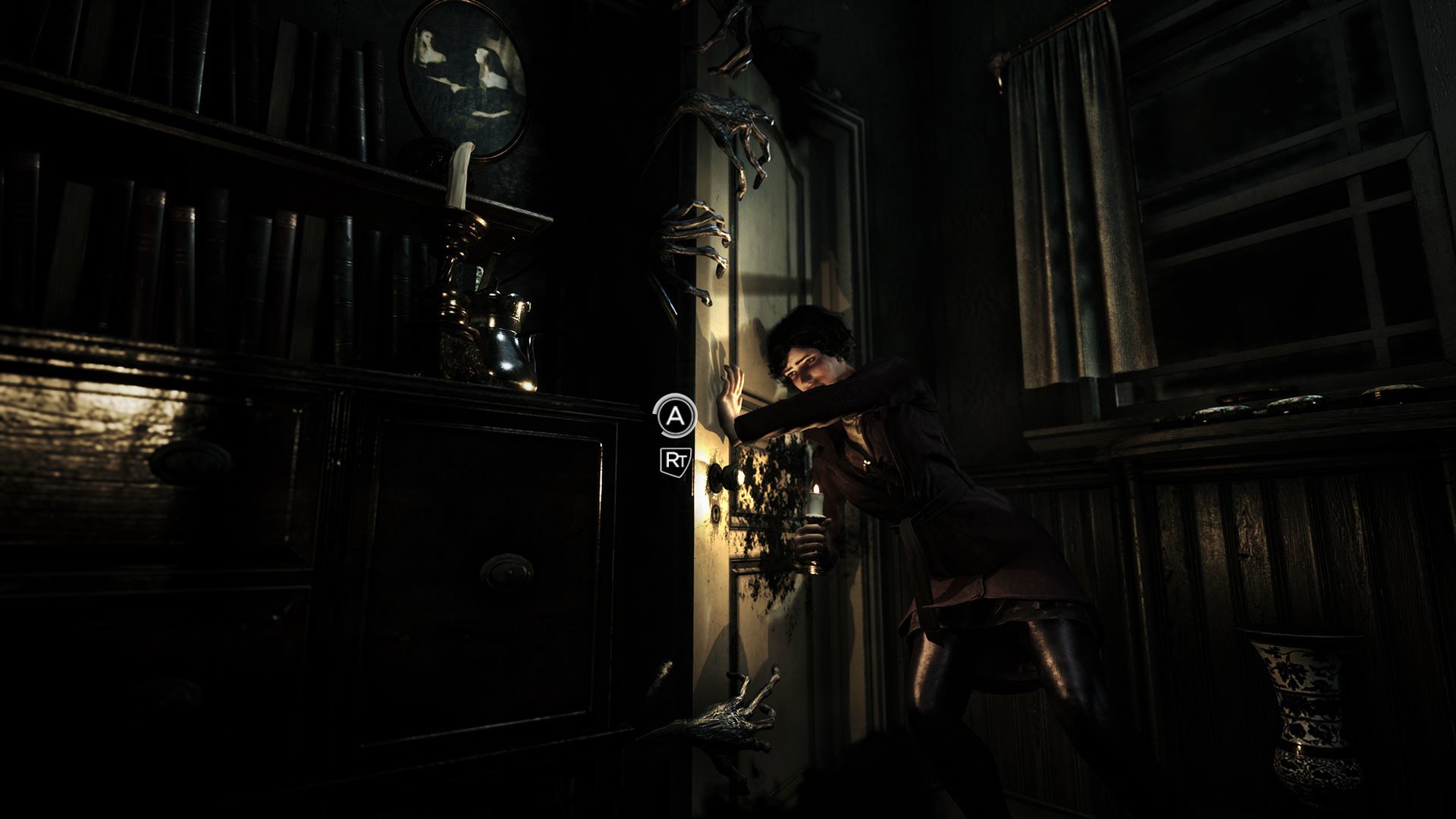Click the RT trigger prompt
This screenshot has height=819, width=1456.
tap(677, 460)
